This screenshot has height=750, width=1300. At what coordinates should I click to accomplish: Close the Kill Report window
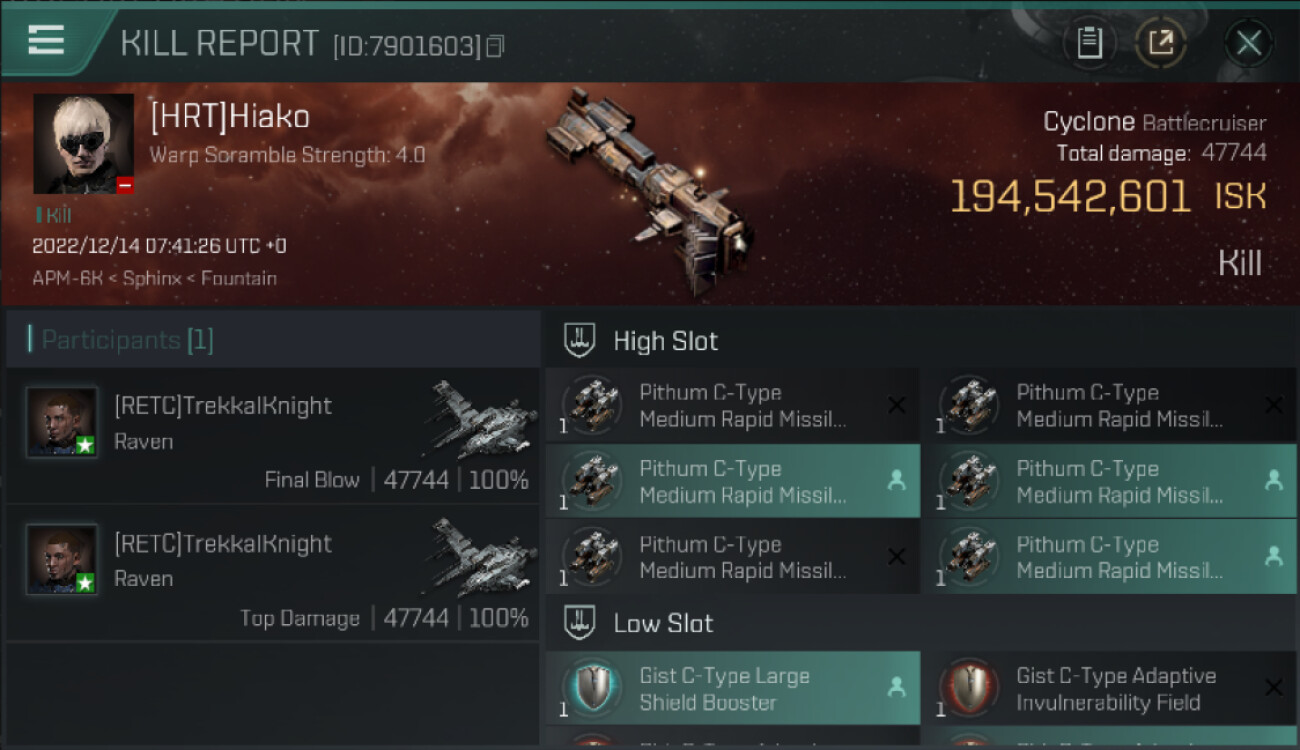[x=1248, y=43]
